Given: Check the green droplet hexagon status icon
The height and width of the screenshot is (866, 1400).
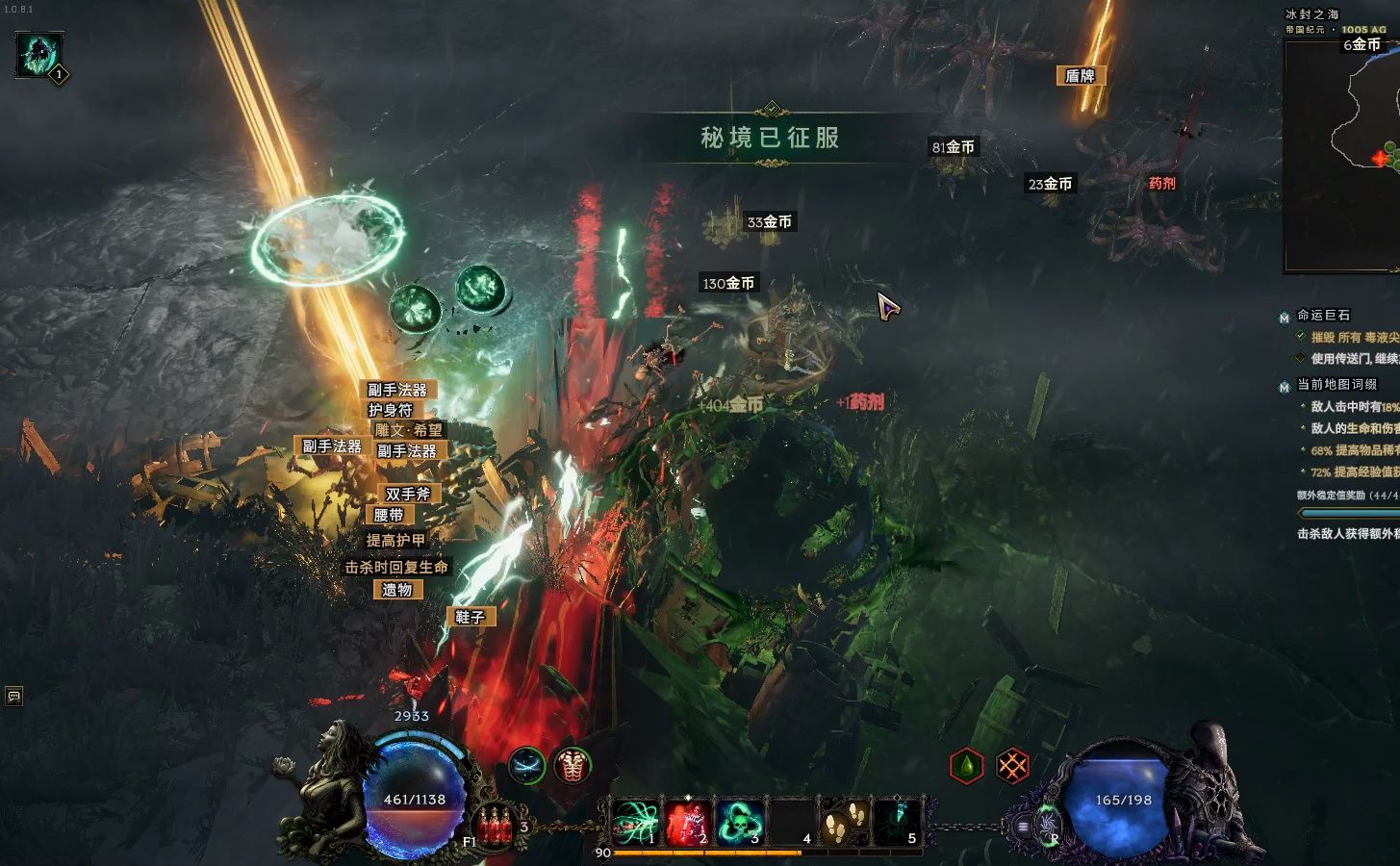Looking at the screenshot, I should (966, 766).
